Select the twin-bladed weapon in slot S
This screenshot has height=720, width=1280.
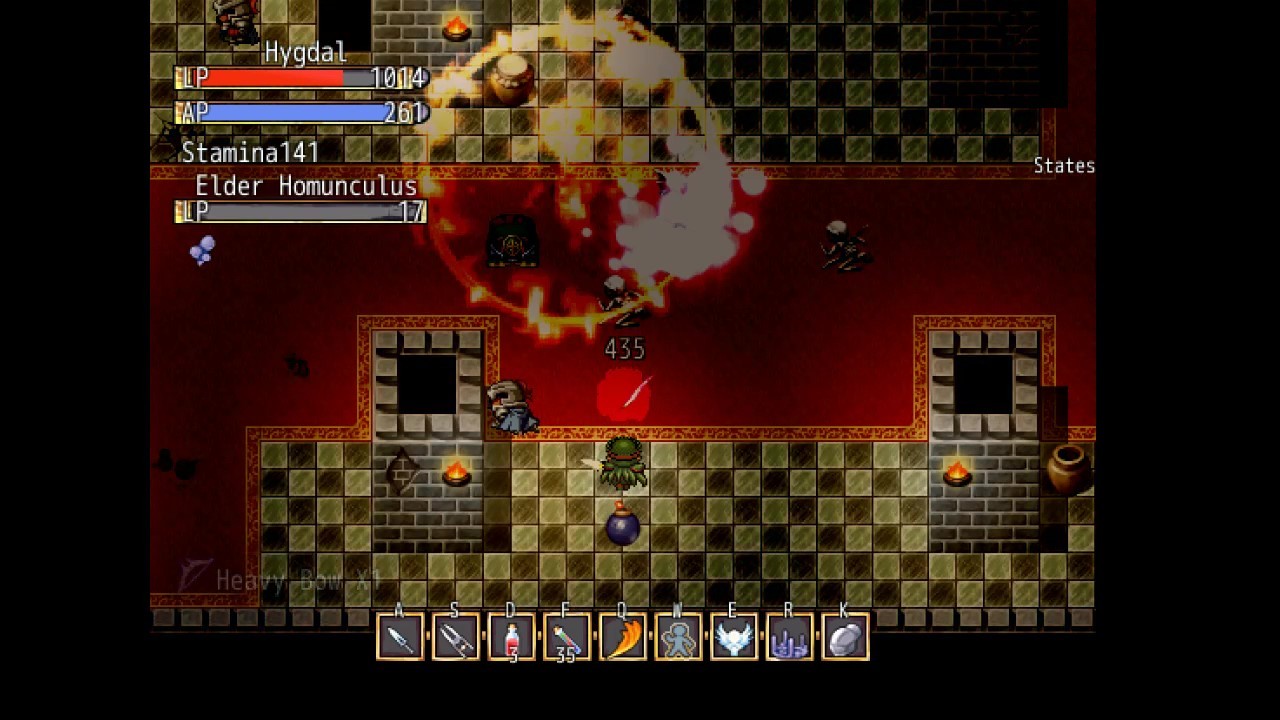coord(456,636)
